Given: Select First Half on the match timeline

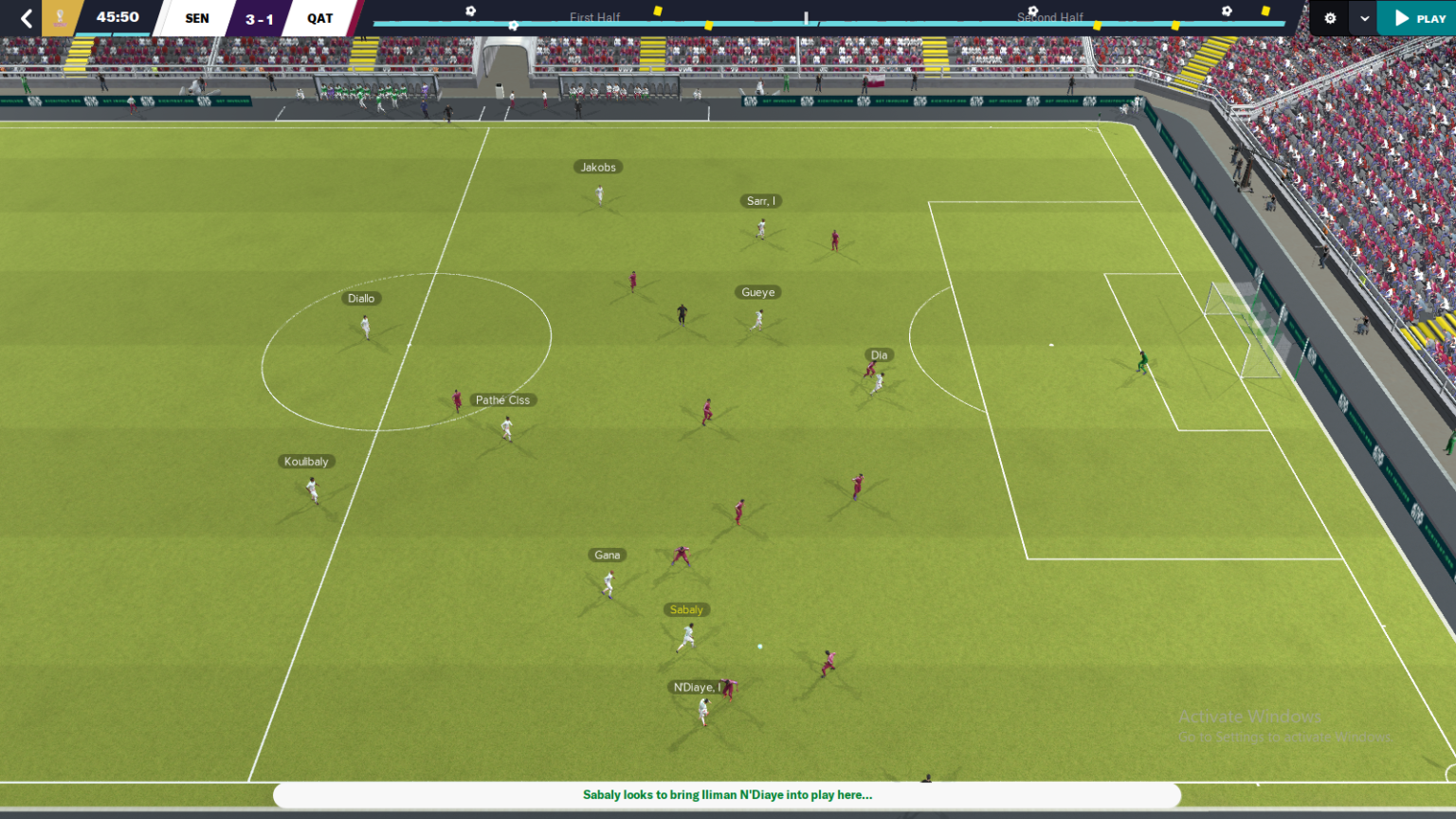Looking at the screenshot, I should (x=595, y=17).
